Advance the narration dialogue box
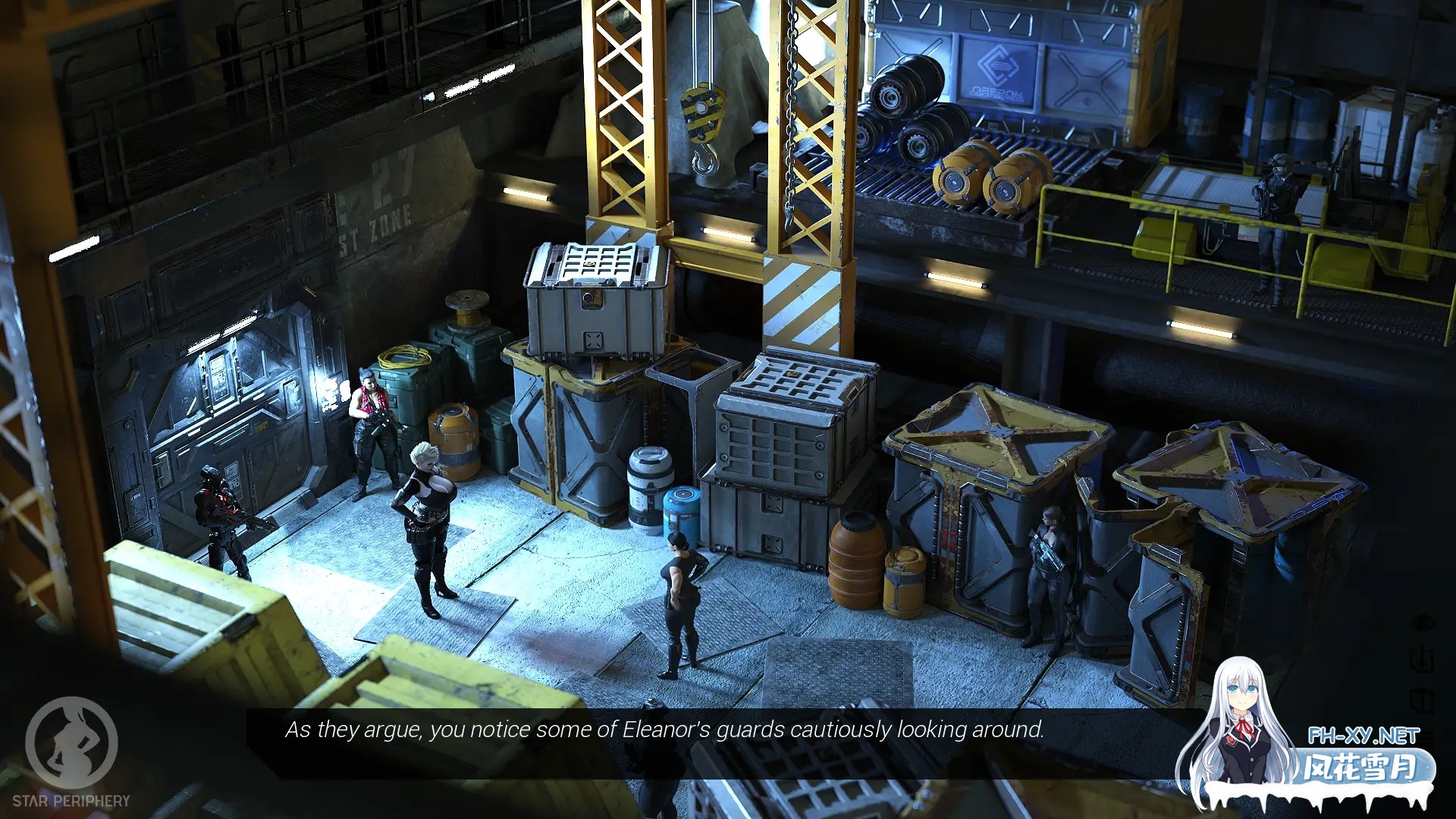 point(664,730)
